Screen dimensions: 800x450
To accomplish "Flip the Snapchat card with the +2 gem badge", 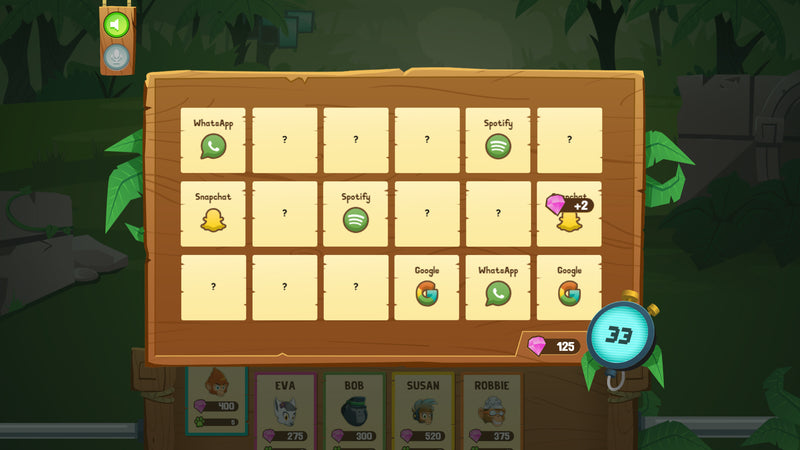I will point(569,214).
